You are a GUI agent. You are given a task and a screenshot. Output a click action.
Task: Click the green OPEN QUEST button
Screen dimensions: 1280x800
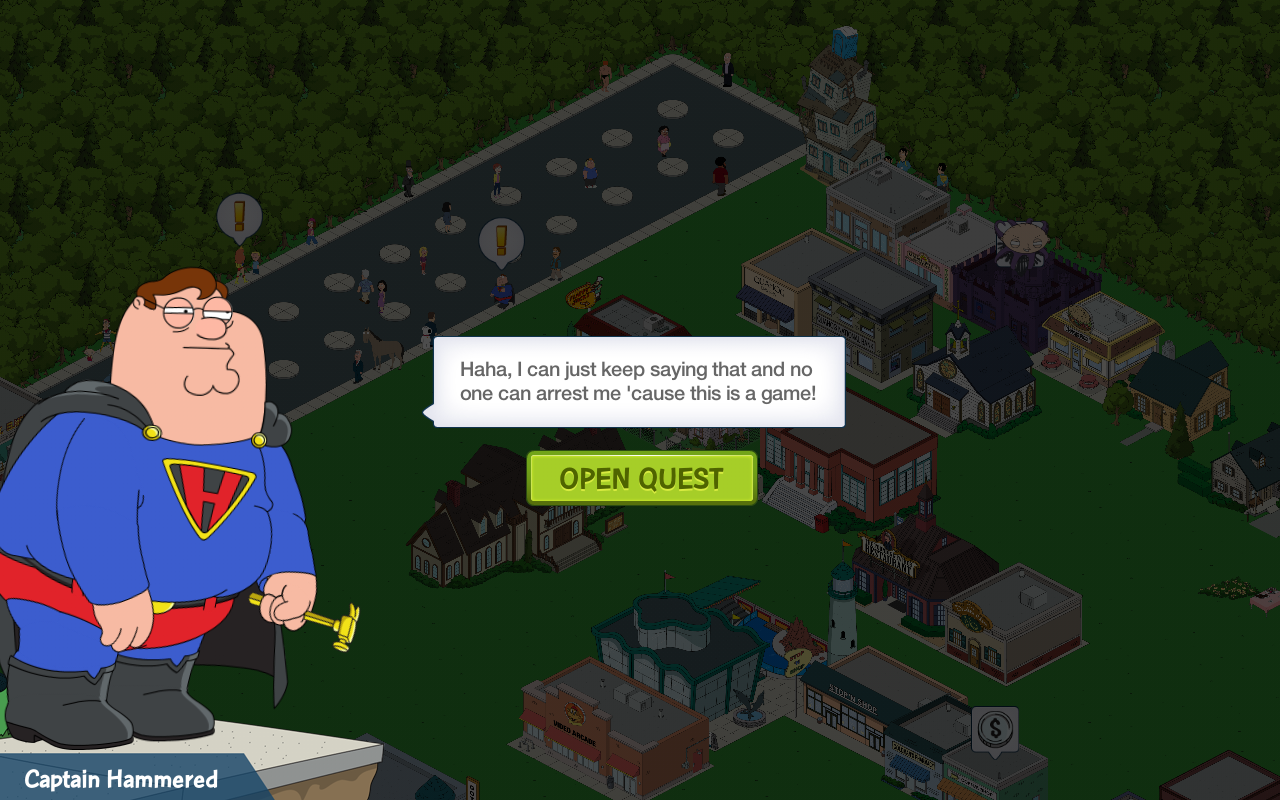point(641,478)
